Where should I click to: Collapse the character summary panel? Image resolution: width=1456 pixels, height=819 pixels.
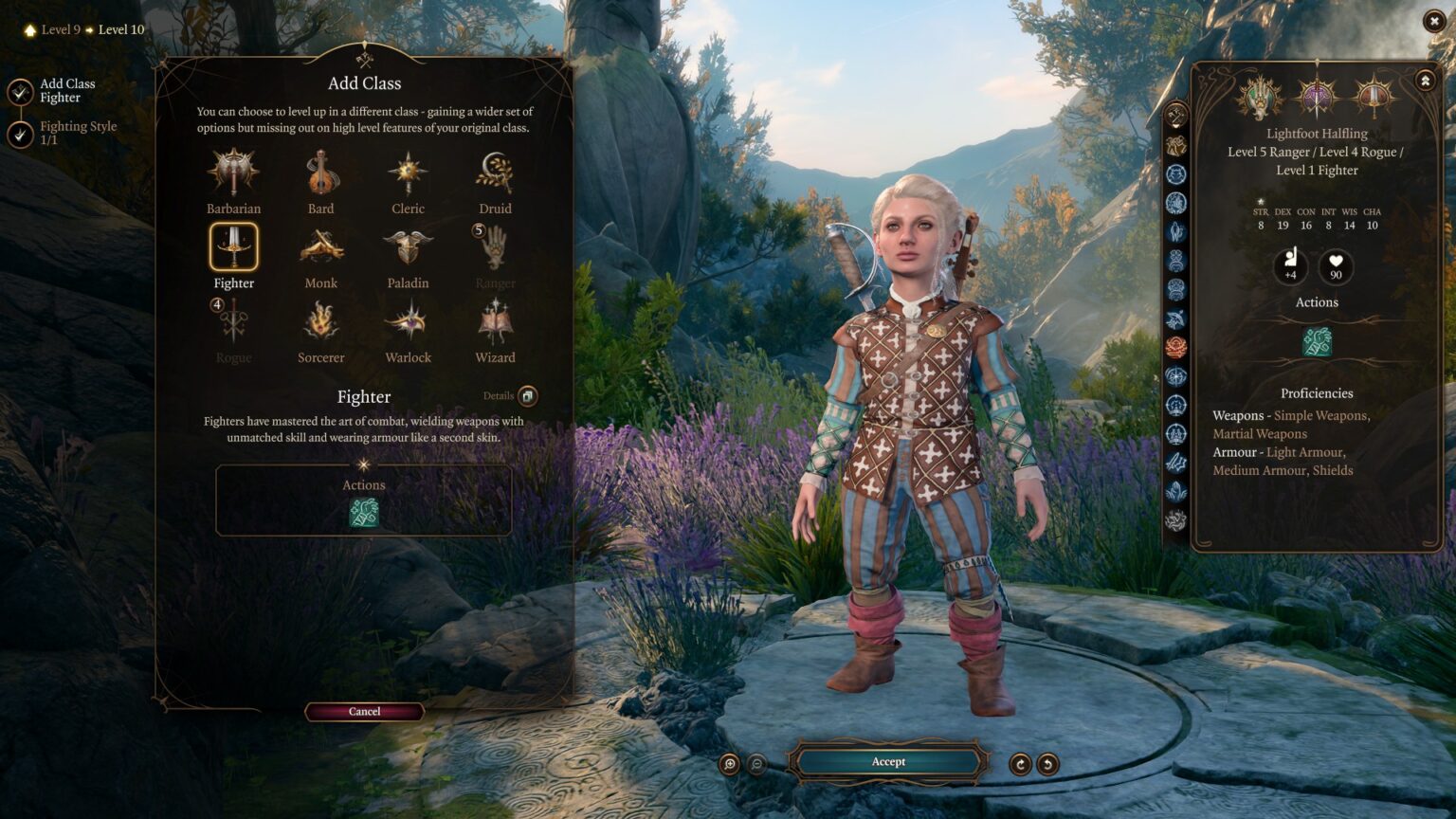1425,82
